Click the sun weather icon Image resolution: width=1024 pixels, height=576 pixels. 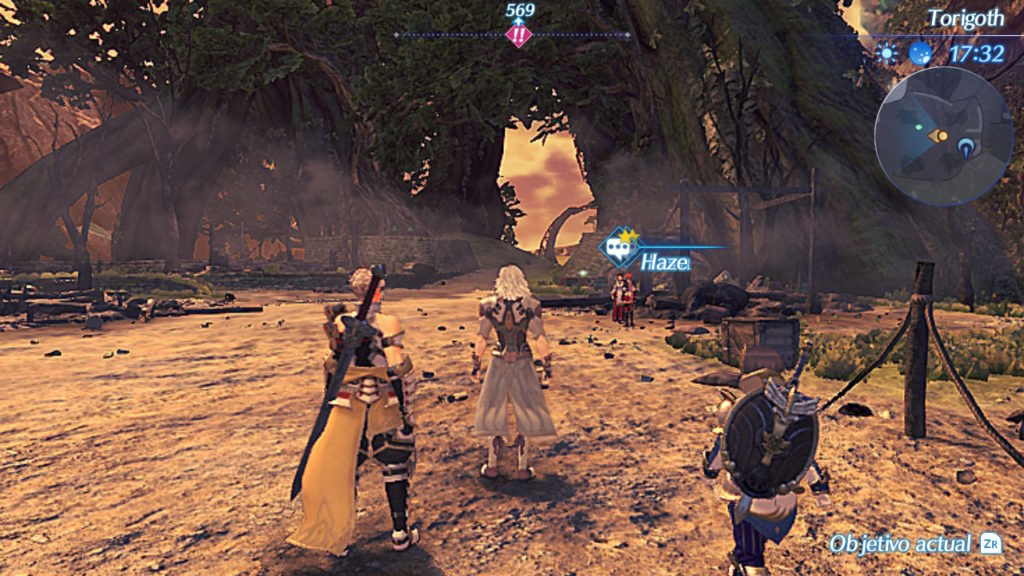887,53
